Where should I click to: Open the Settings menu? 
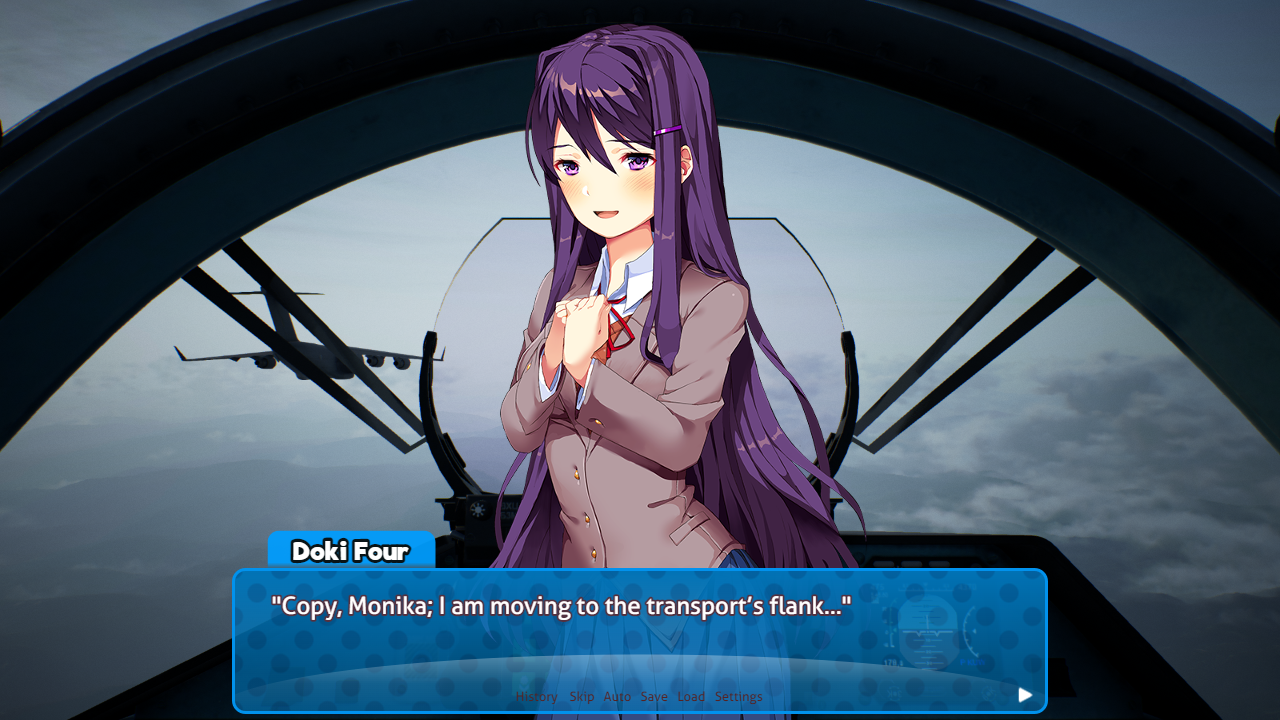739,696
